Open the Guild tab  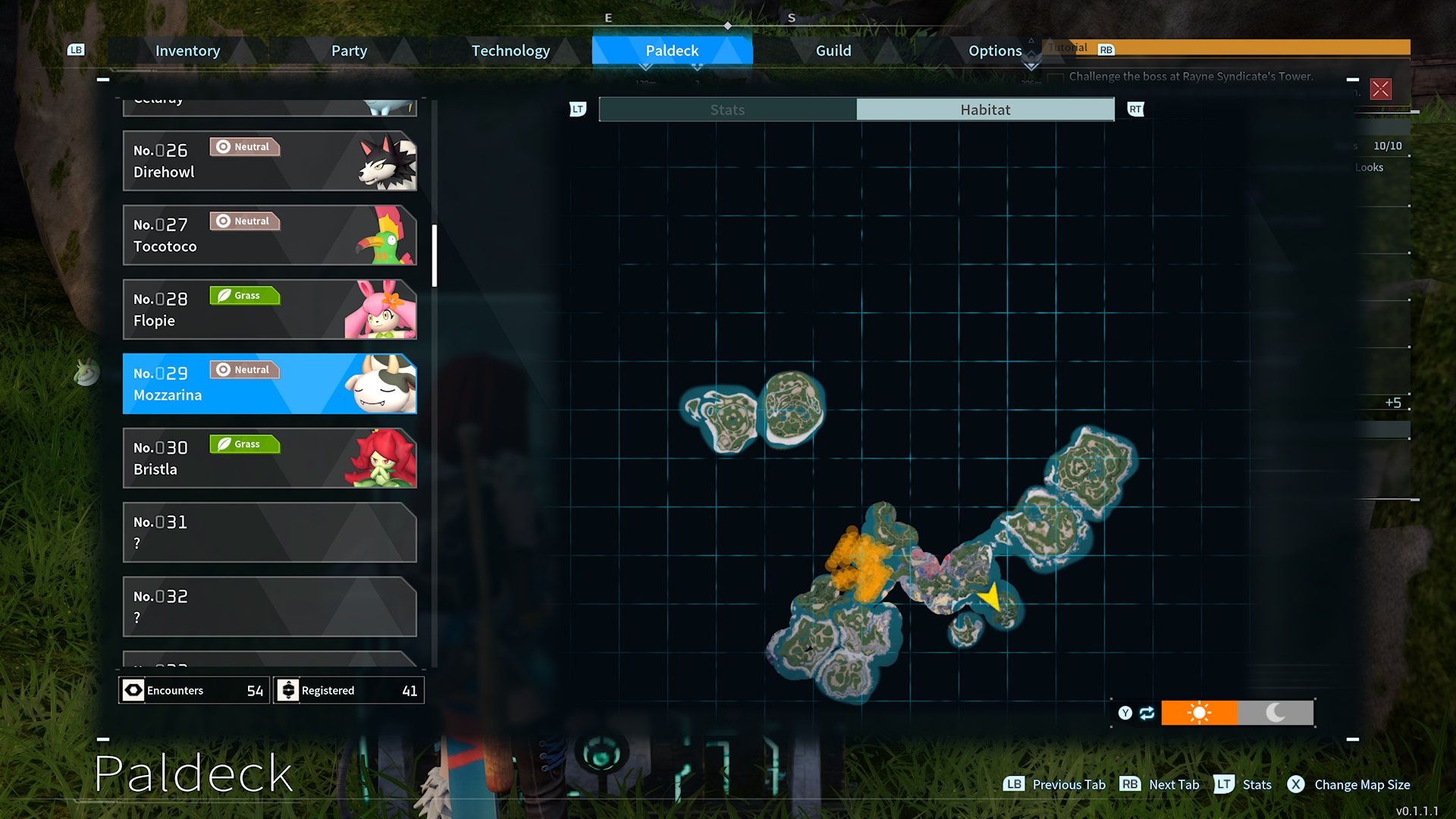pos(833,51)
